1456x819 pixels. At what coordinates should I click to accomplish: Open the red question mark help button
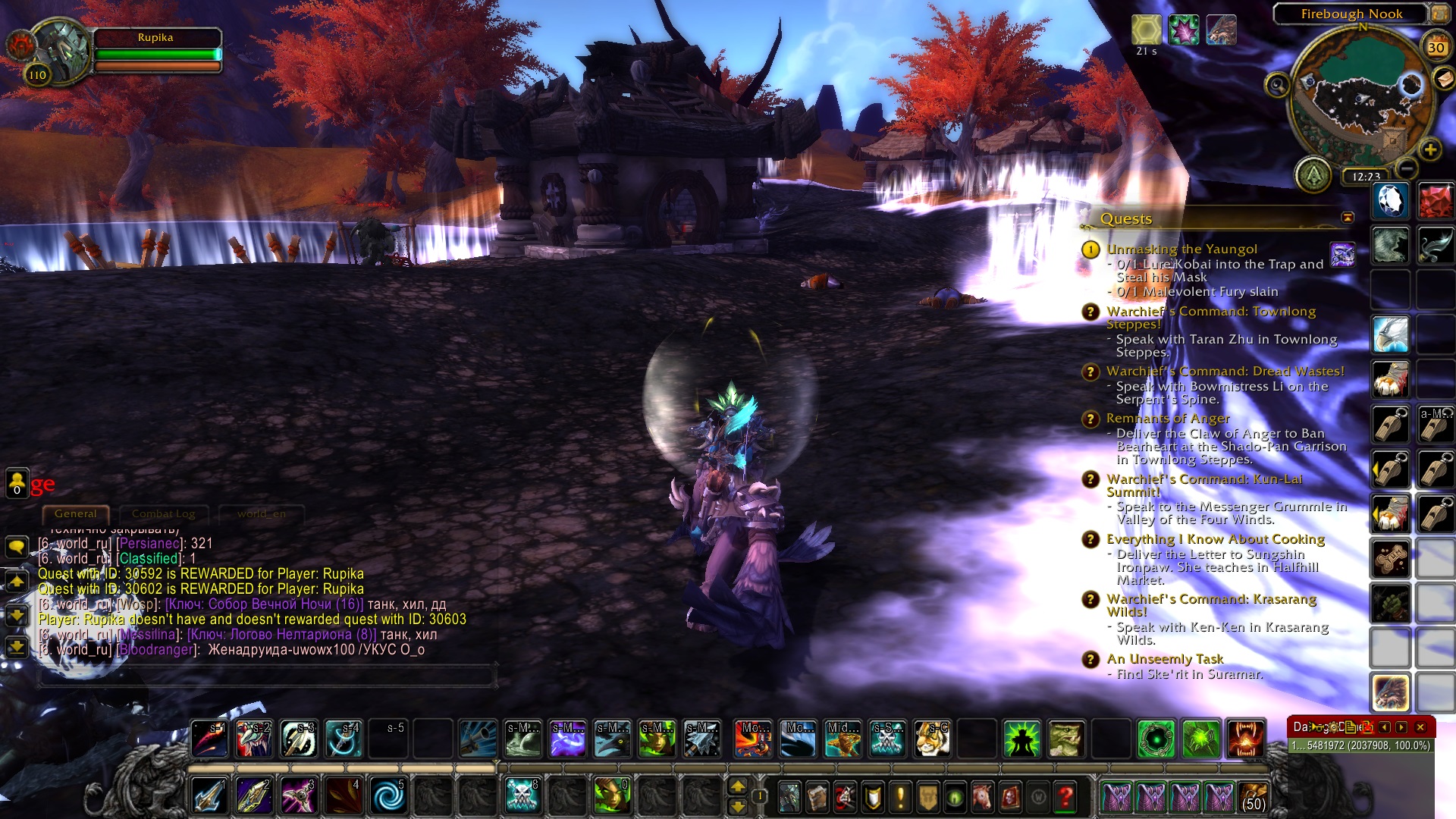point(1065,797)
